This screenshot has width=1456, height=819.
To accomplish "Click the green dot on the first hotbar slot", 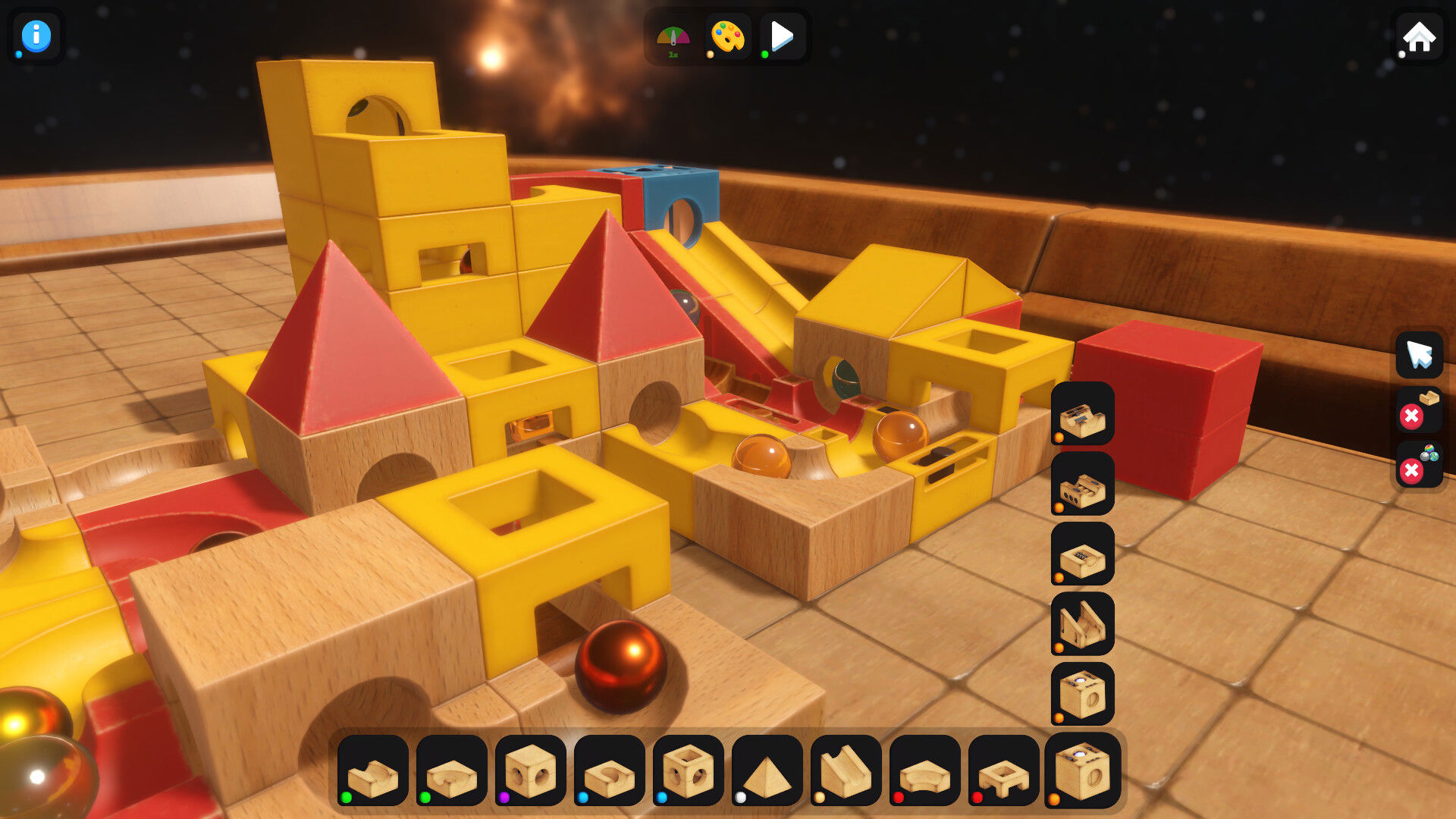I will point(347,797).
